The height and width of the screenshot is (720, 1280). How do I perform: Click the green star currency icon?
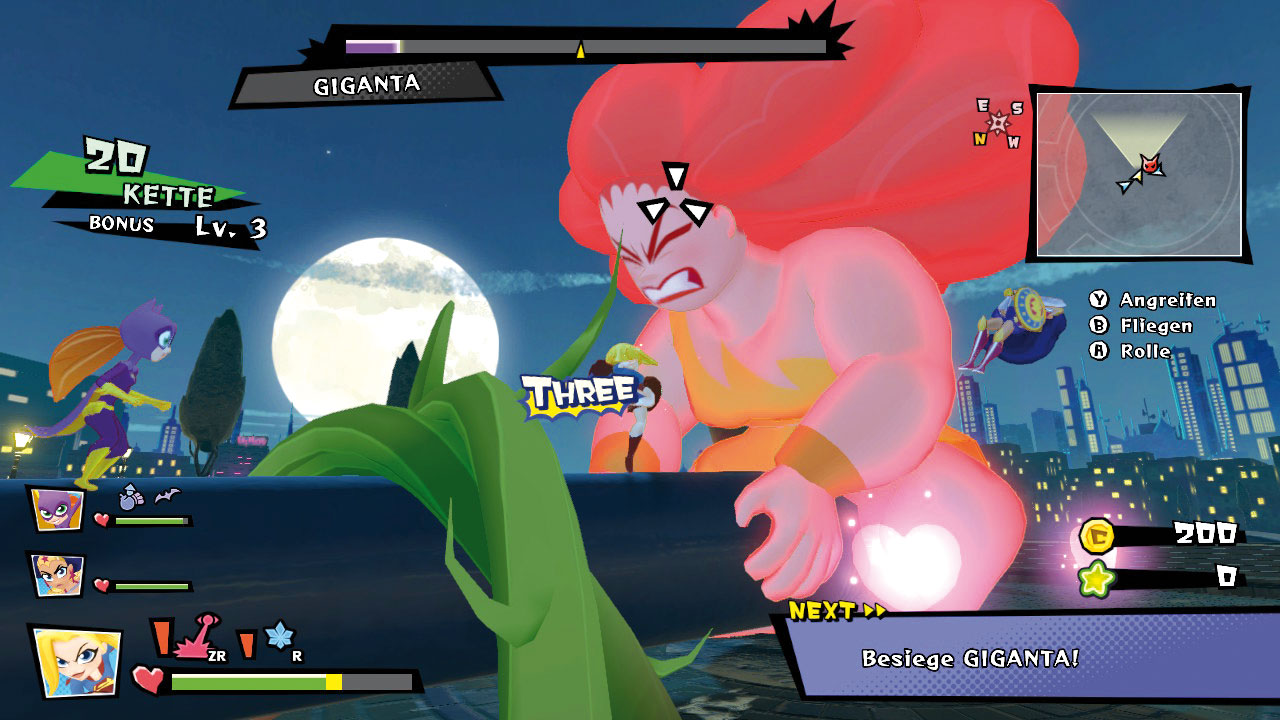pyautogui.click(x=1098, y=579)
